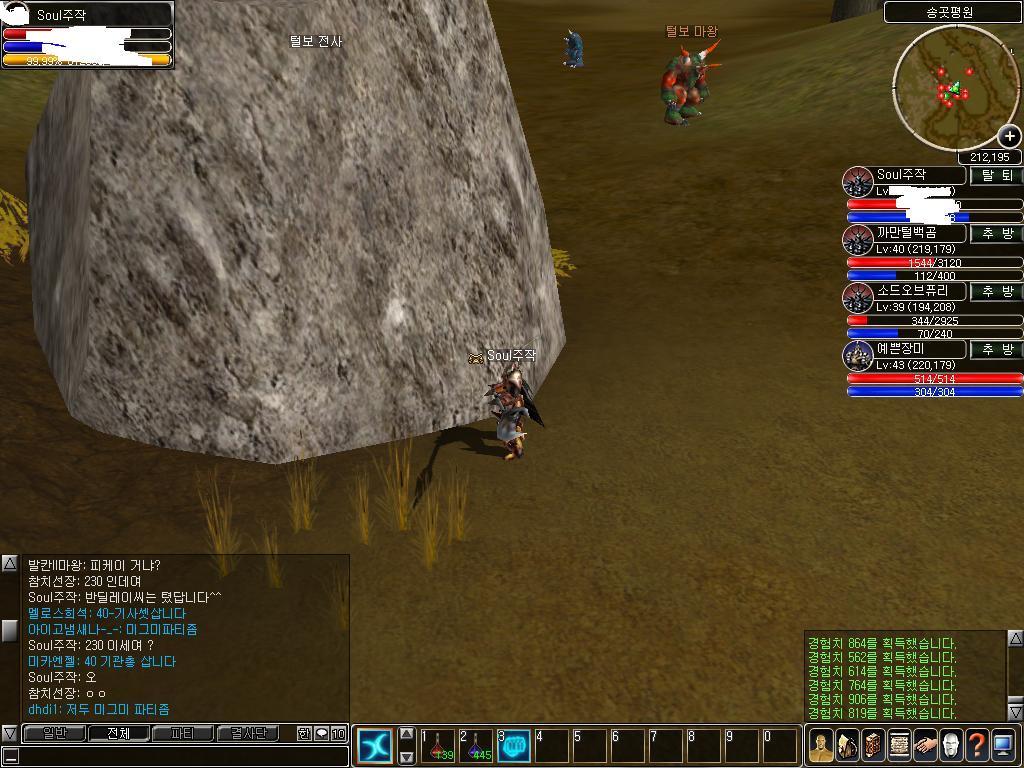Kick party member 까만털백곰 with 추방
The image size is (1024, 768).
point(996,234)
